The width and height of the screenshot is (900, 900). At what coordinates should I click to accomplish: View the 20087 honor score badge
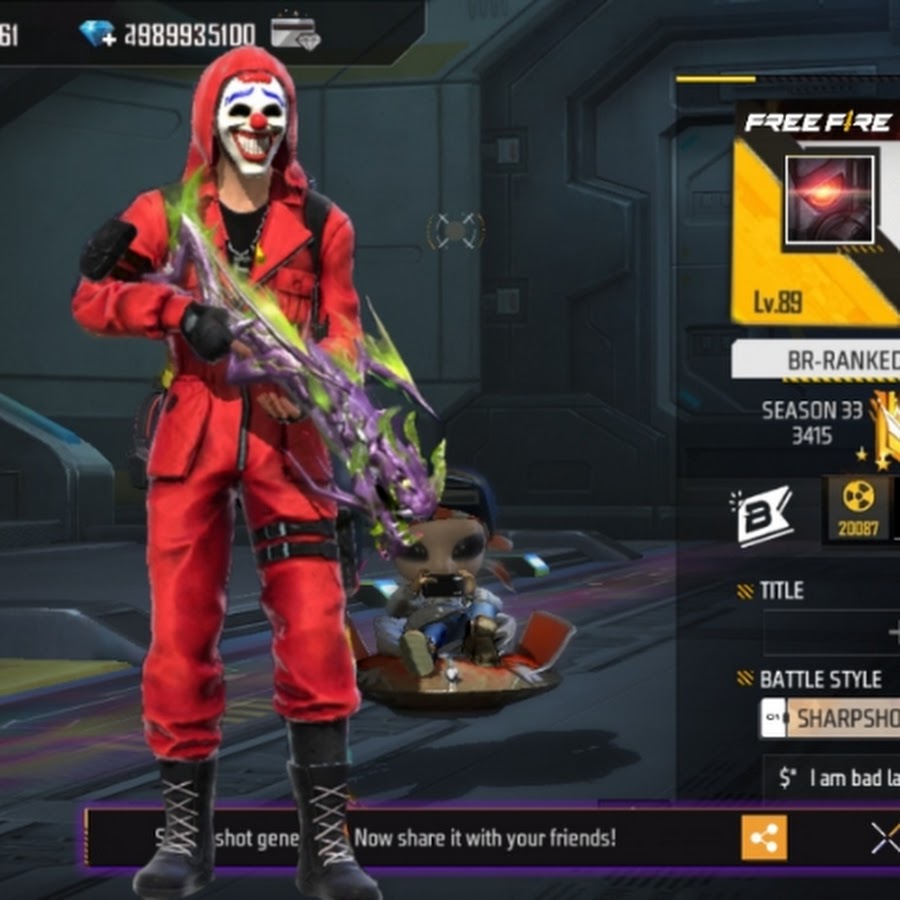858,509
